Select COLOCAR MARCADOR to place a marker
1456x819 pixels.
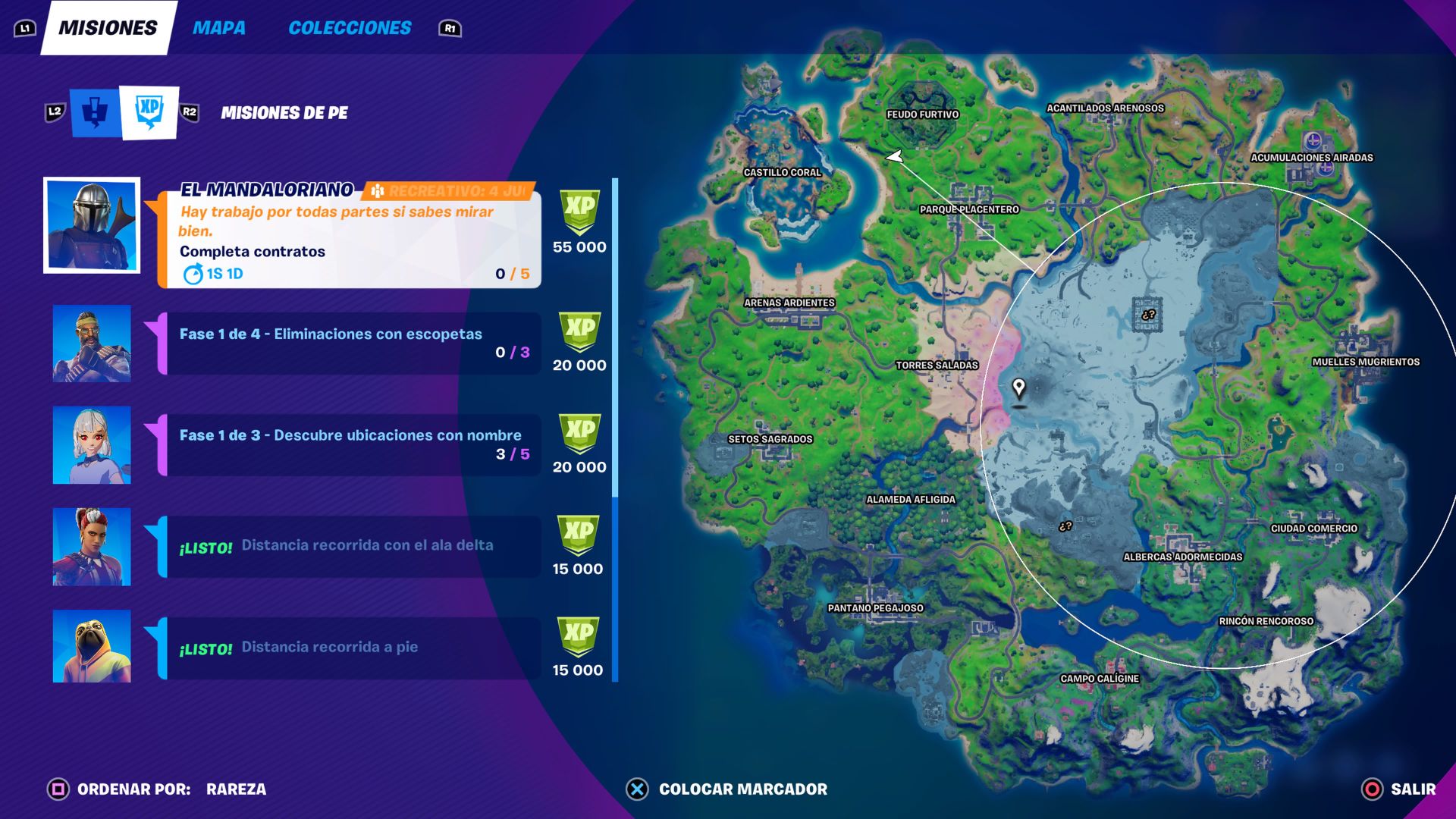pyautogui.click(x=743, y=789)
